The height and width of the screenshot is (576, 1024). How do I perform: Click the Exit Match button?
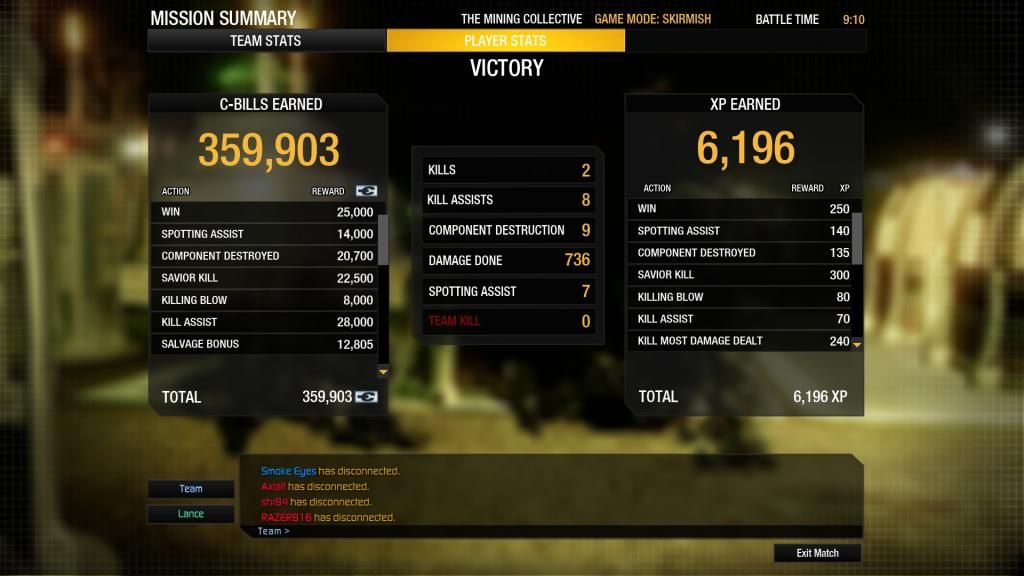click(x=817, y=553)
